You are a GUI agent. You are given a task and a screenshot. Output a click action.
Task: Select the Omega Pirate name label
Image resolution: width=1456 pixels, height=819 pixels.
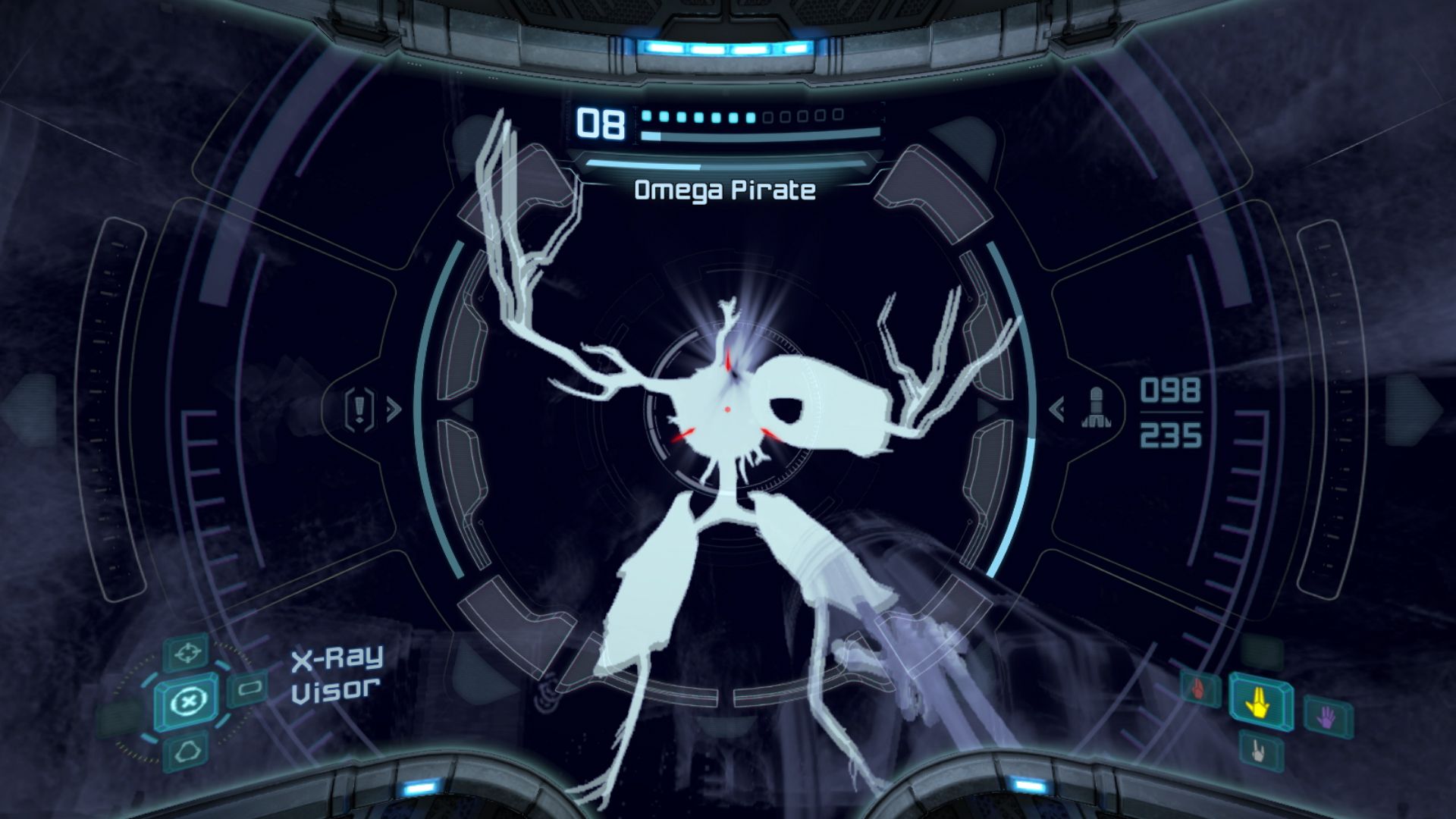point(723,192)
